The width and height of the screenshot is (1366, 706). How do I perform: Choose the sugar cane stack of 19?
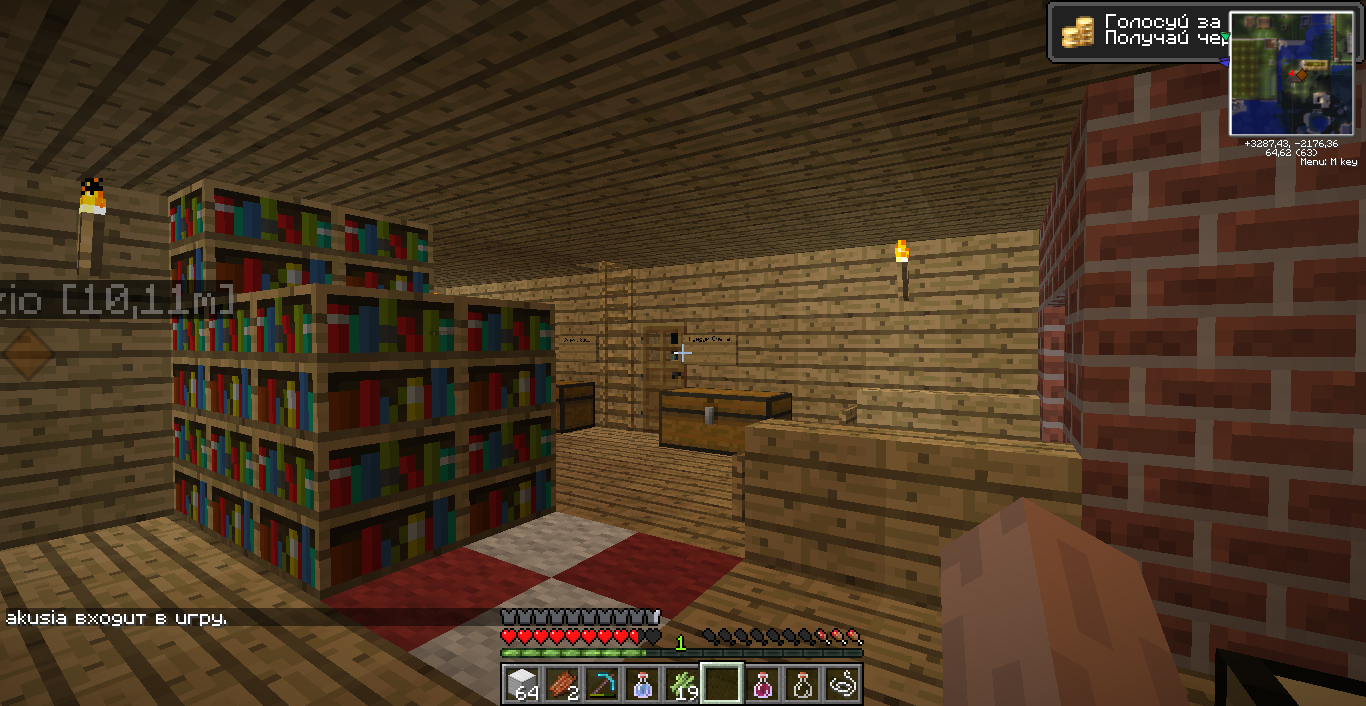(682, 684)
